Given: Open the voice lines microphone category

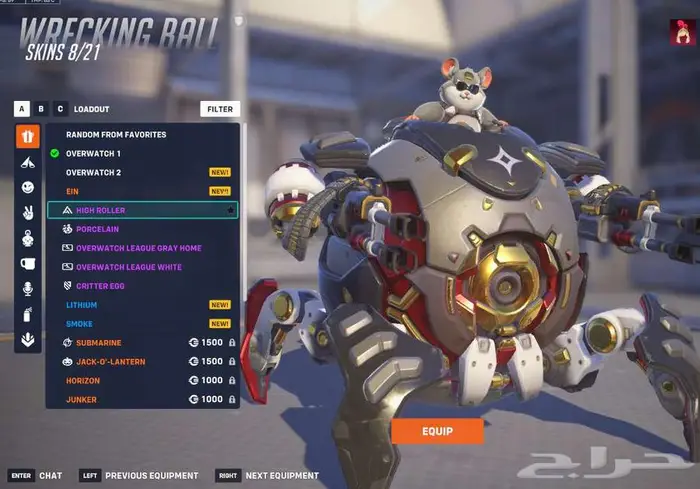Looking at the screenshot, I should [x=28, y=289].
